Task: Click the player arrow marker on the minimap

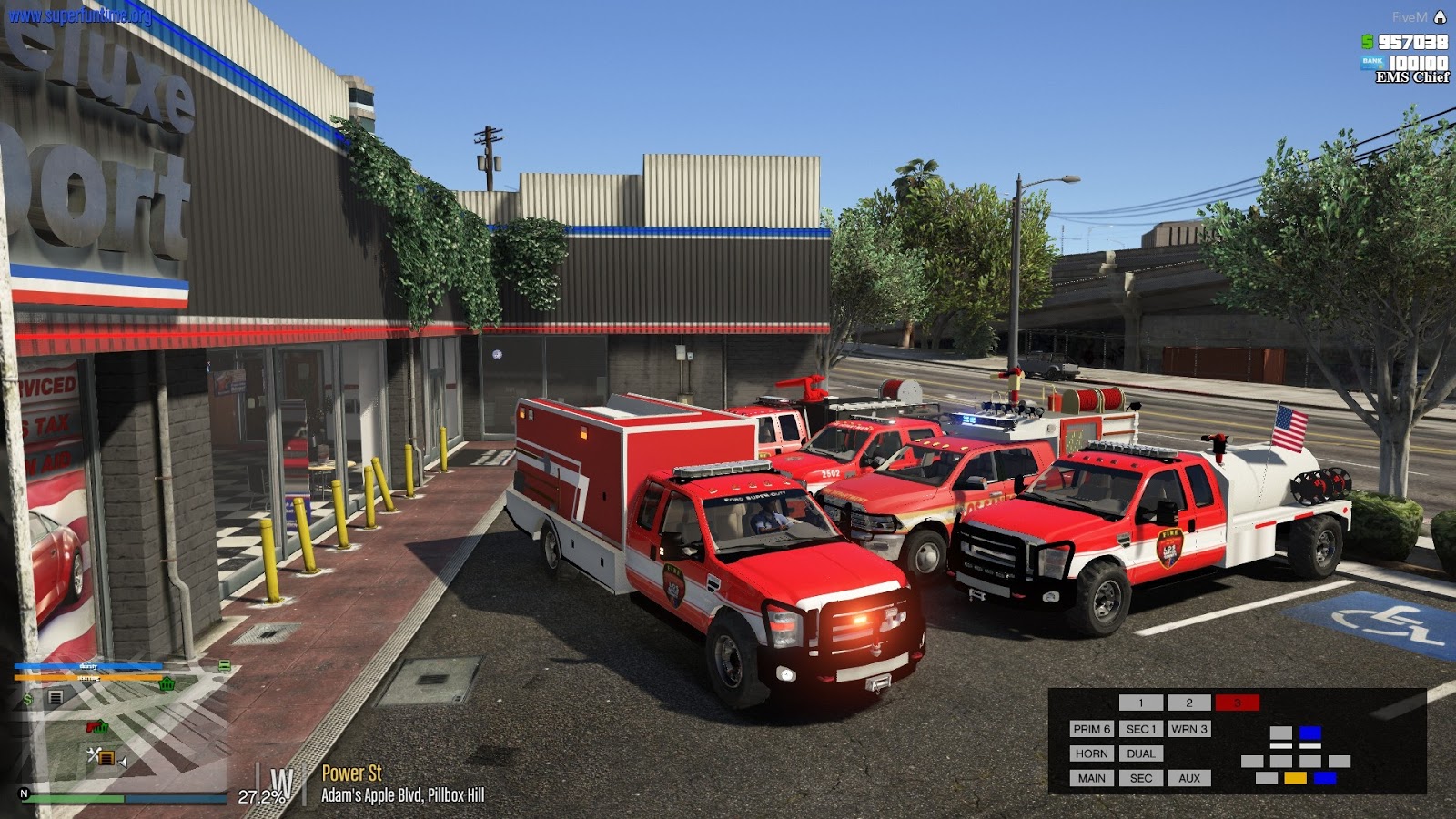Action: [x=122, y=762]
